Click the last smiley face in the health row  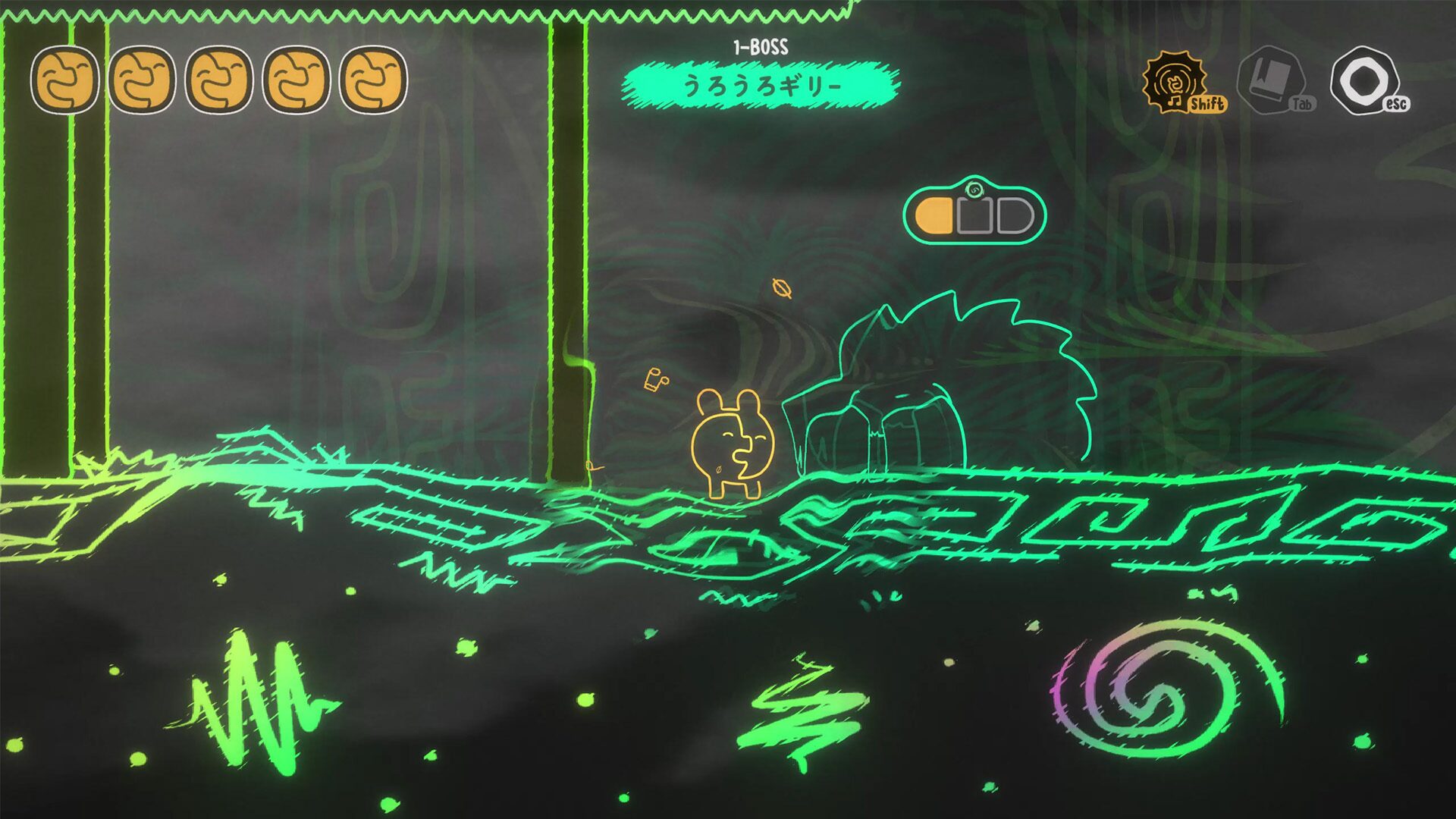(373, 80)
